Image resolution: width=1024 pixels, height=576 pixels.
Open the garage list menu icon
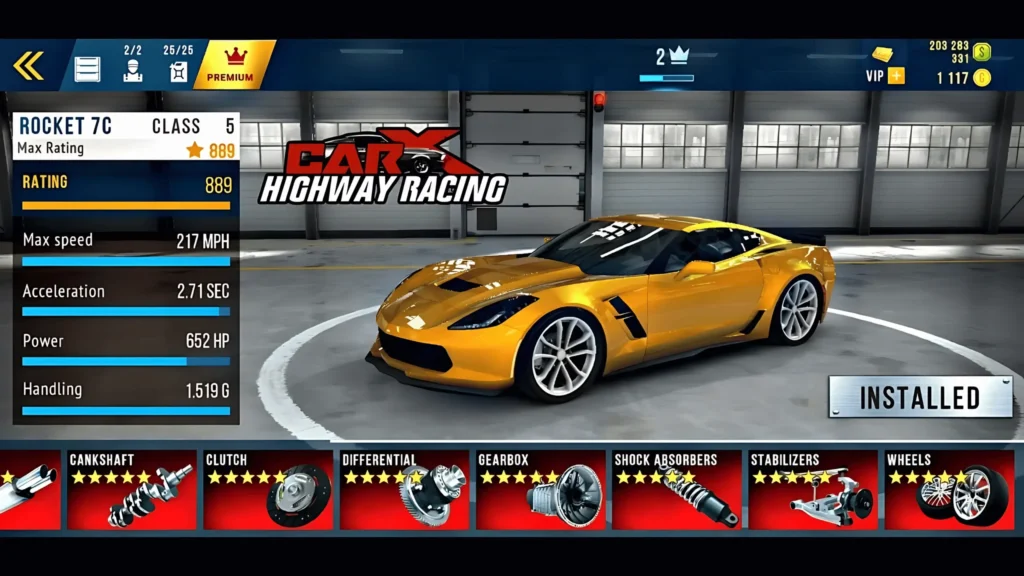click(x=88, y=68)
